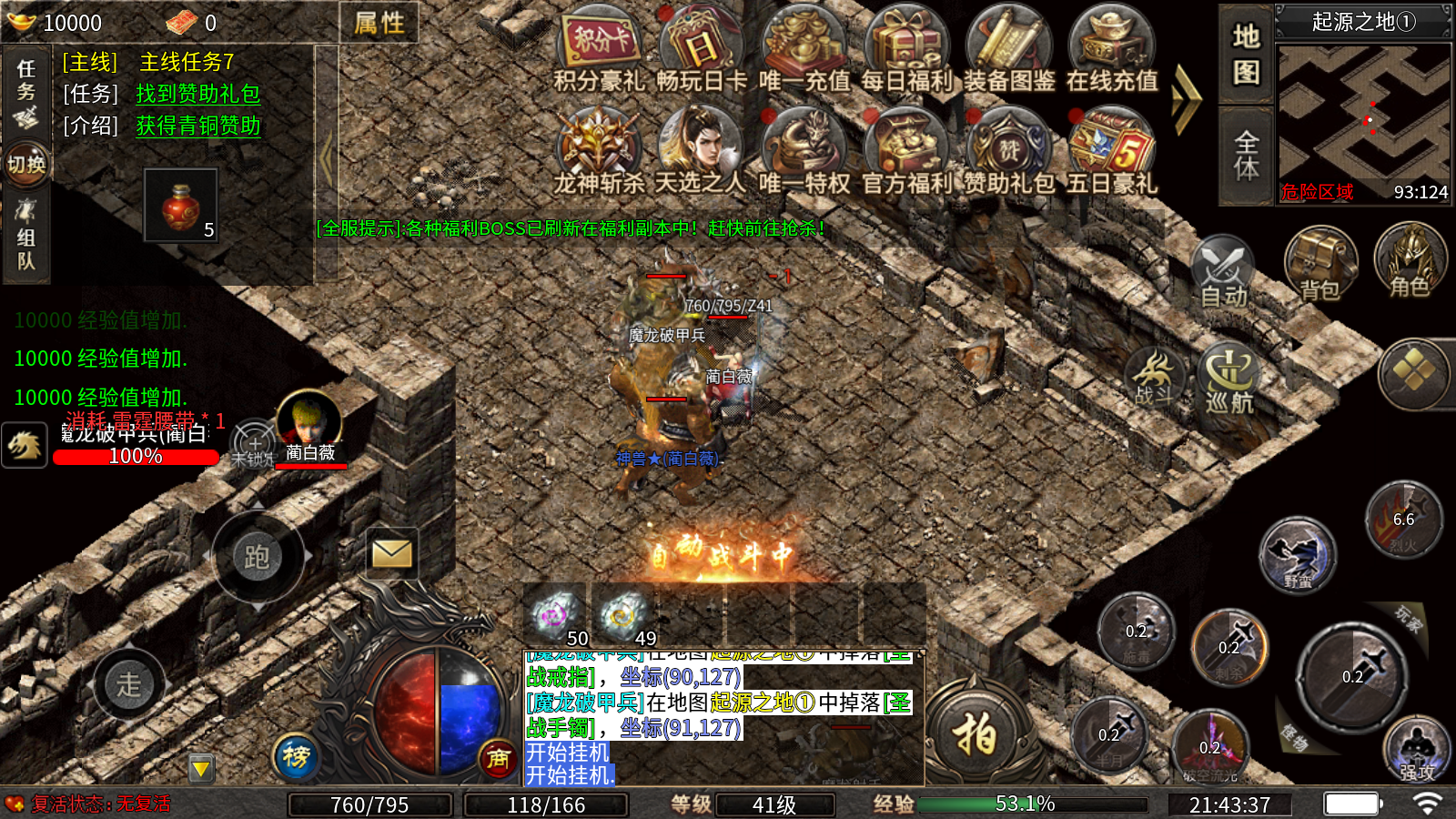The height and width of the screenshot is (819, 1456).
Task: Click the 找到赞助礼包 quest link
Action: point(198,94)
